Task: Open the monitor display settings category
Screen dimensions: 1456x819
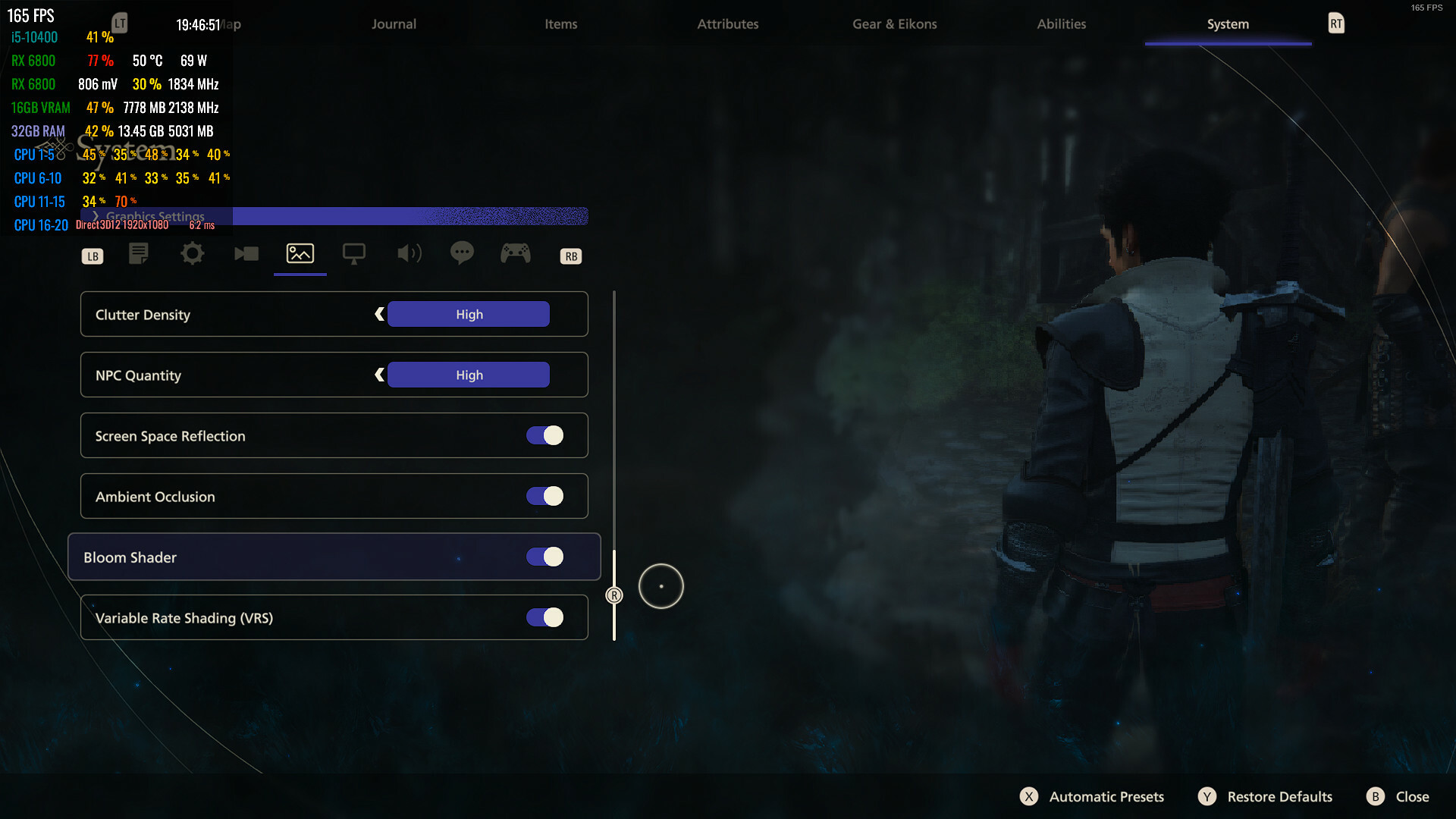Action: click(x=354, y=253)
